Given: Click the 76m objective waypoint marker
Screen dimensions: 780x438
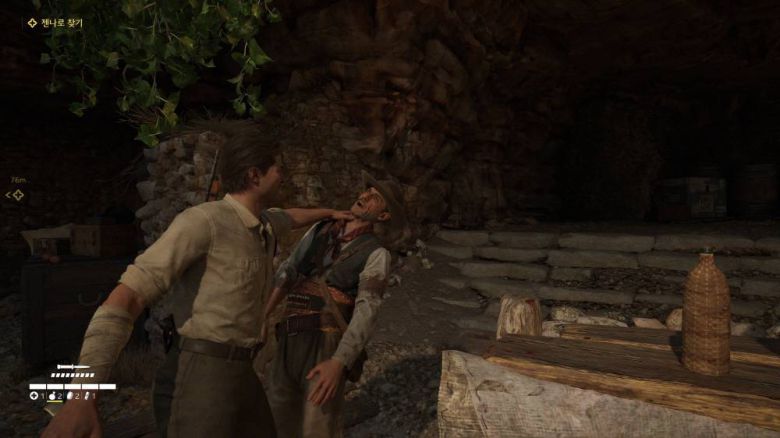Looking at the screenshot, I should pos(17,194).
